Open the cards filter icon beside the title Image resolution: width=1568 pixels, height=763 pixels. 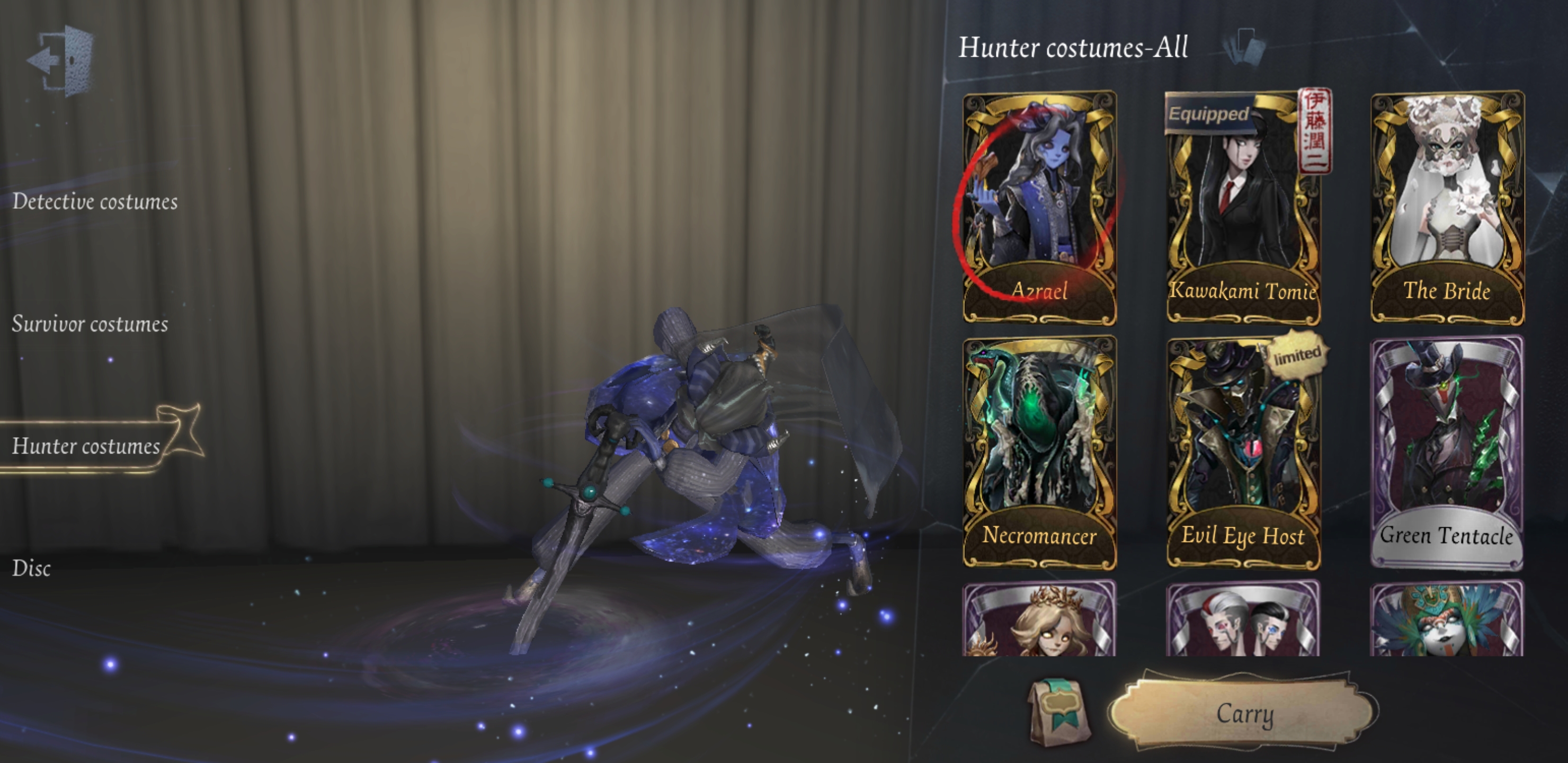pos(1245,46)
